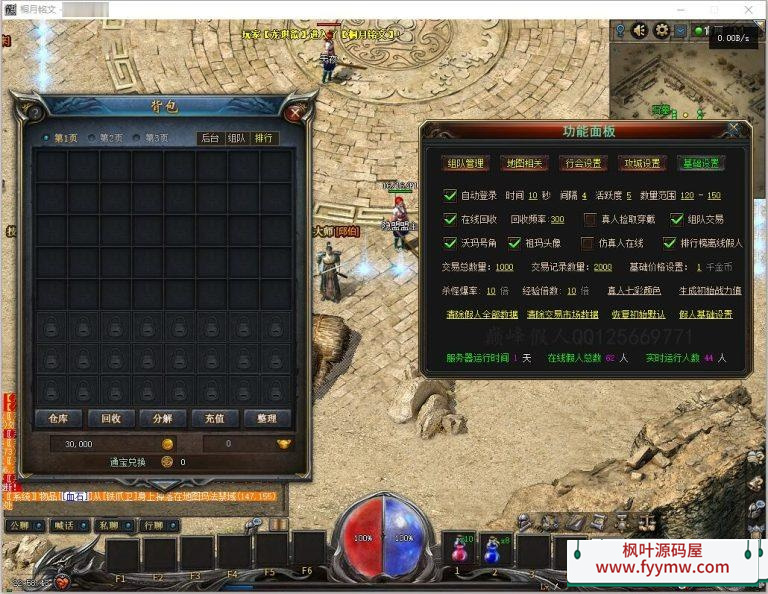Image resolution: width=768 pixels, height=594 pixels.
Task: Select the red health potion hotbar slot
Action: [x=460, y=550]
